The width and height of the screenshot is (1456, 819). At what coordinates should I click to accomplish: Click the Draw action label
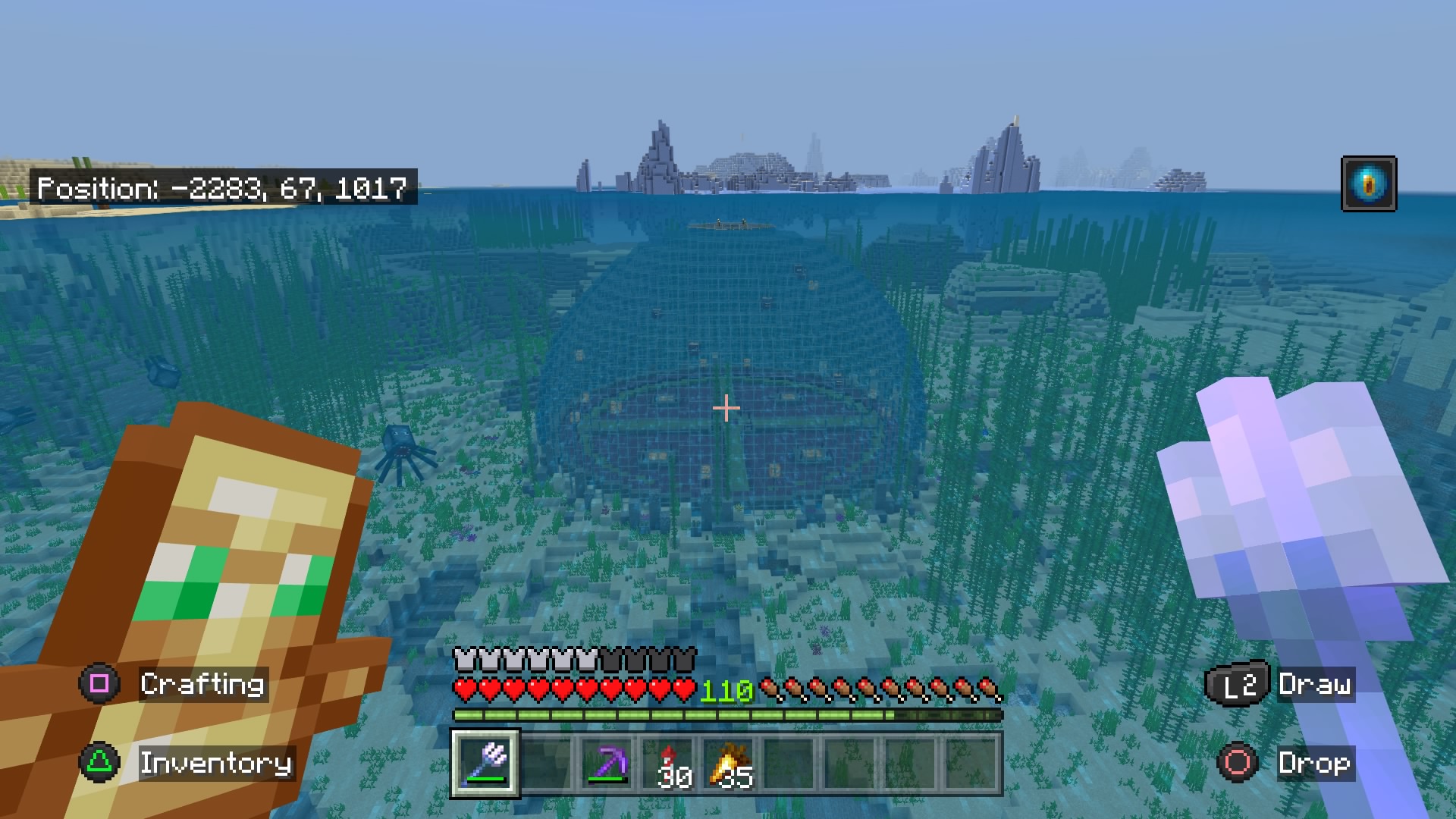point(1316,685)
